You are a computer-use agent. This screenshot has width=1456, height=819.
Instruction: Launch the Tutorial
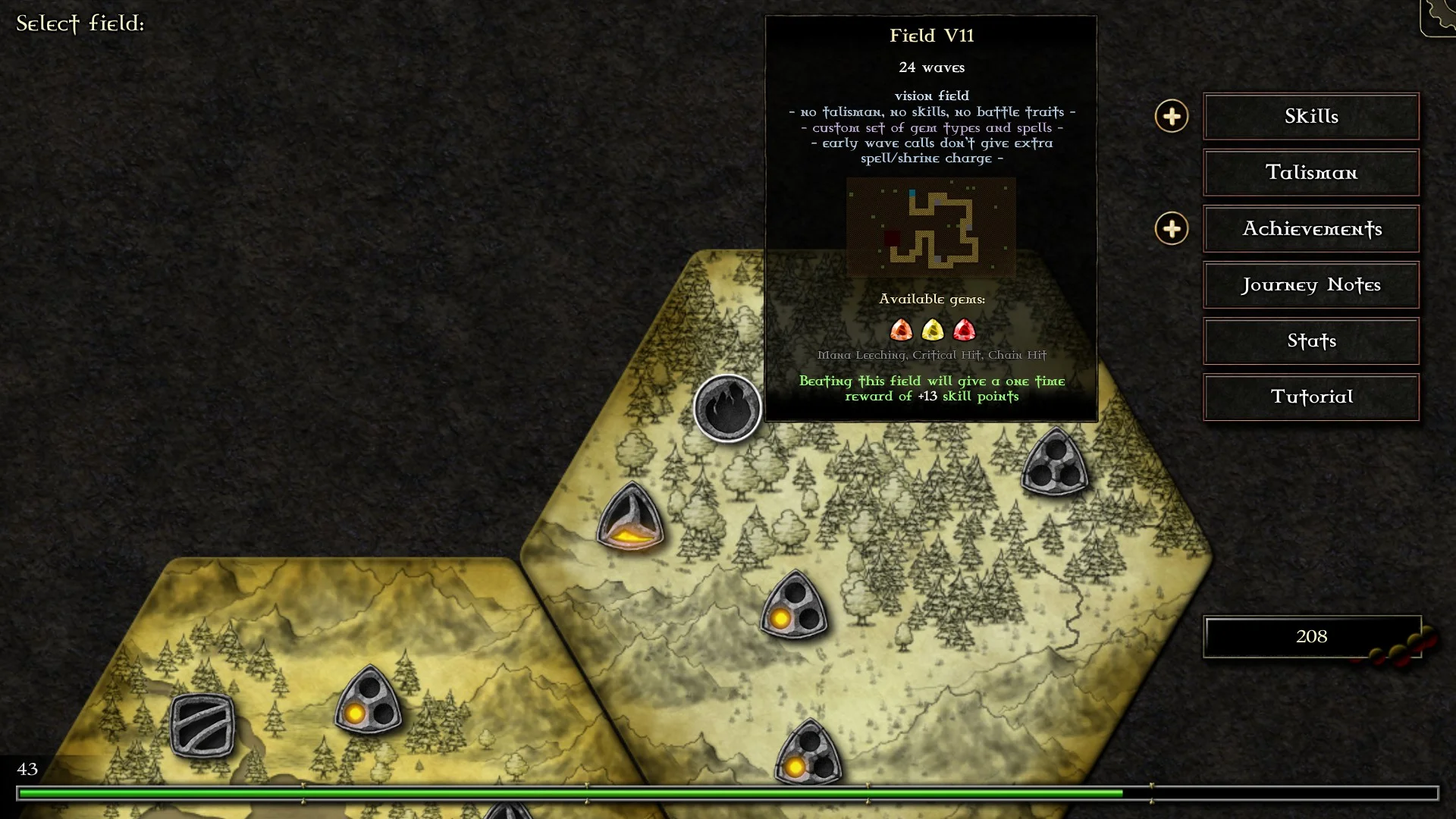tap(1310, 397)
